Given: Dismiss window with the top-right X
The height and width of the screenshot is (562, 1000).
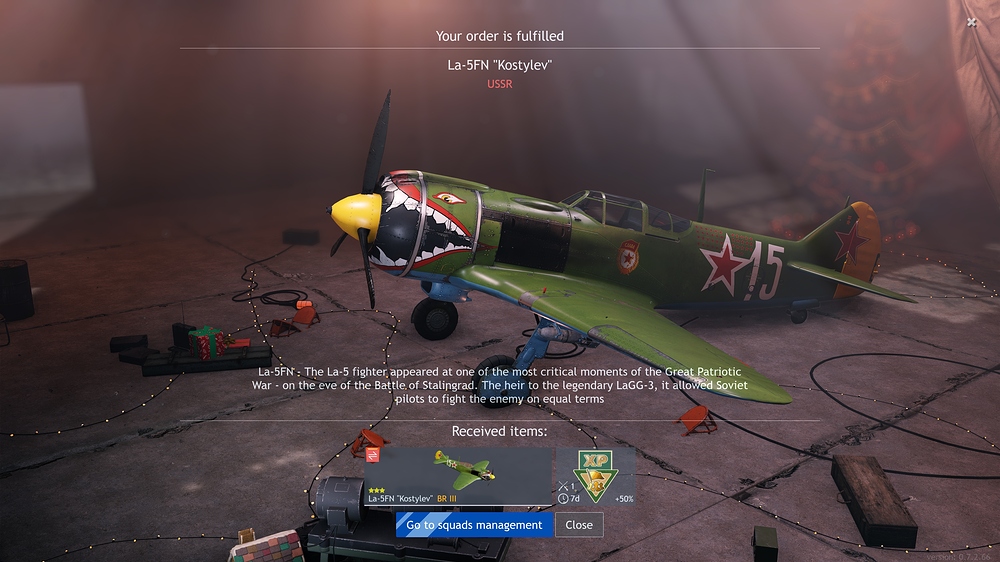Looking at the screenshot, I should [972, 22].
